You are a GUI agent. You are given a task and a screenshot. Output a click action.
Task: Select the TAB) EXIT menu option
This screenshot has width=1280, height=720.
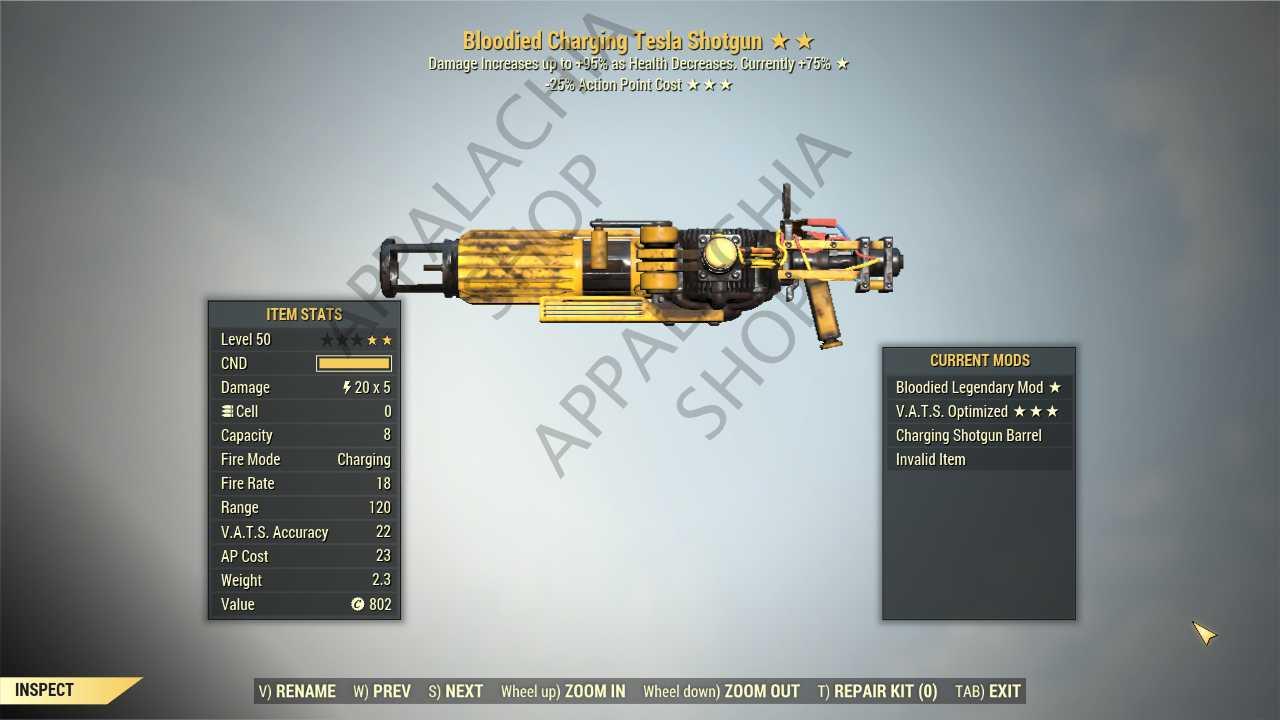988,690
